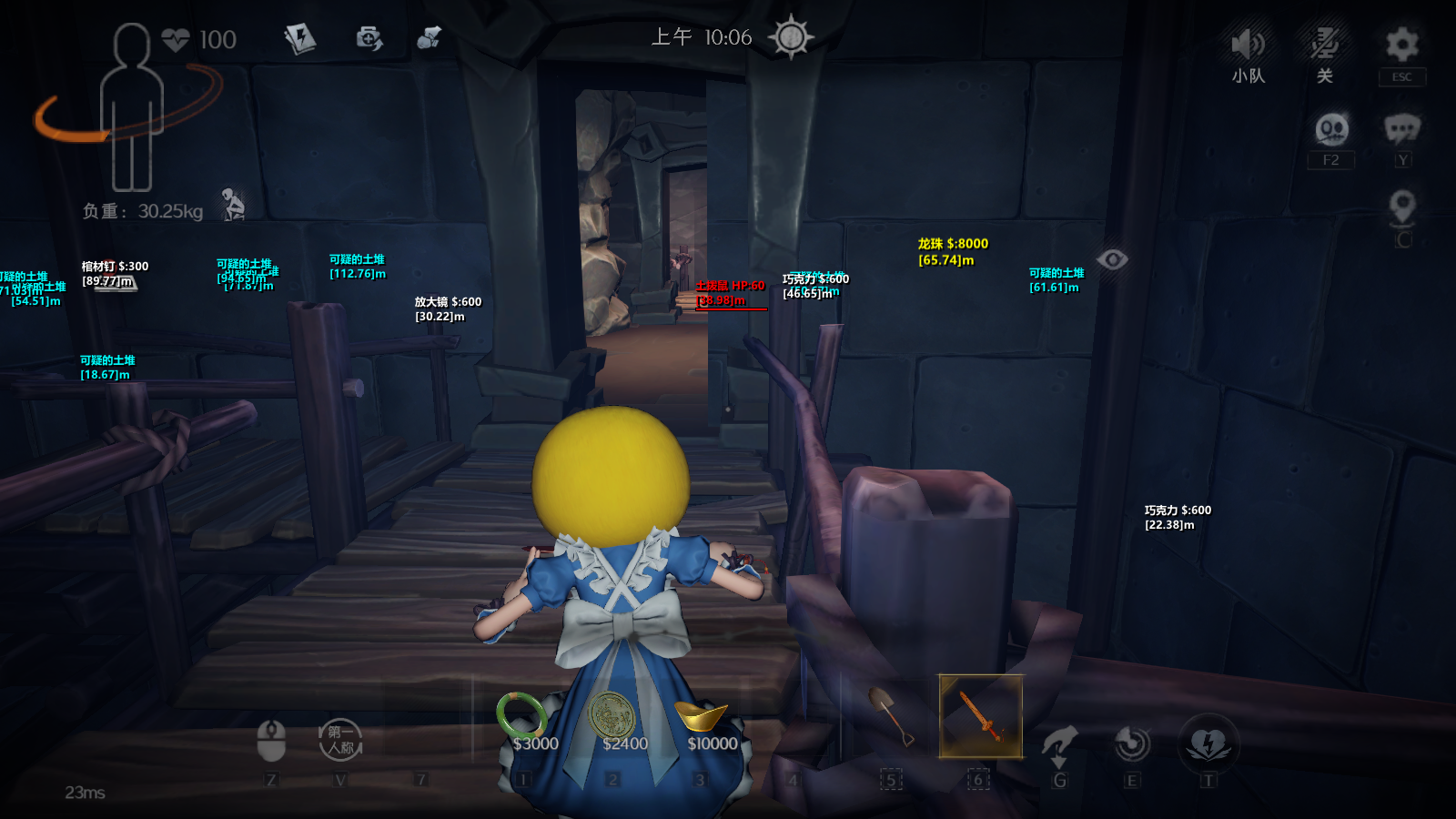Open the chat speech bubble
The height and width of the screenshot is (819, 1456).
point(1401,129)
